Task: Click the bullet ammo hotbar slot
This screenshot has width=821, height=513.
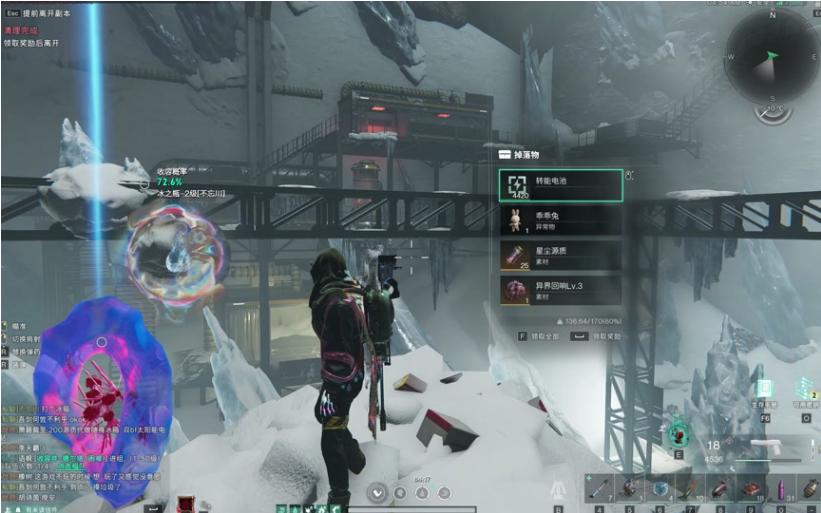Action: tap(779, 487)
